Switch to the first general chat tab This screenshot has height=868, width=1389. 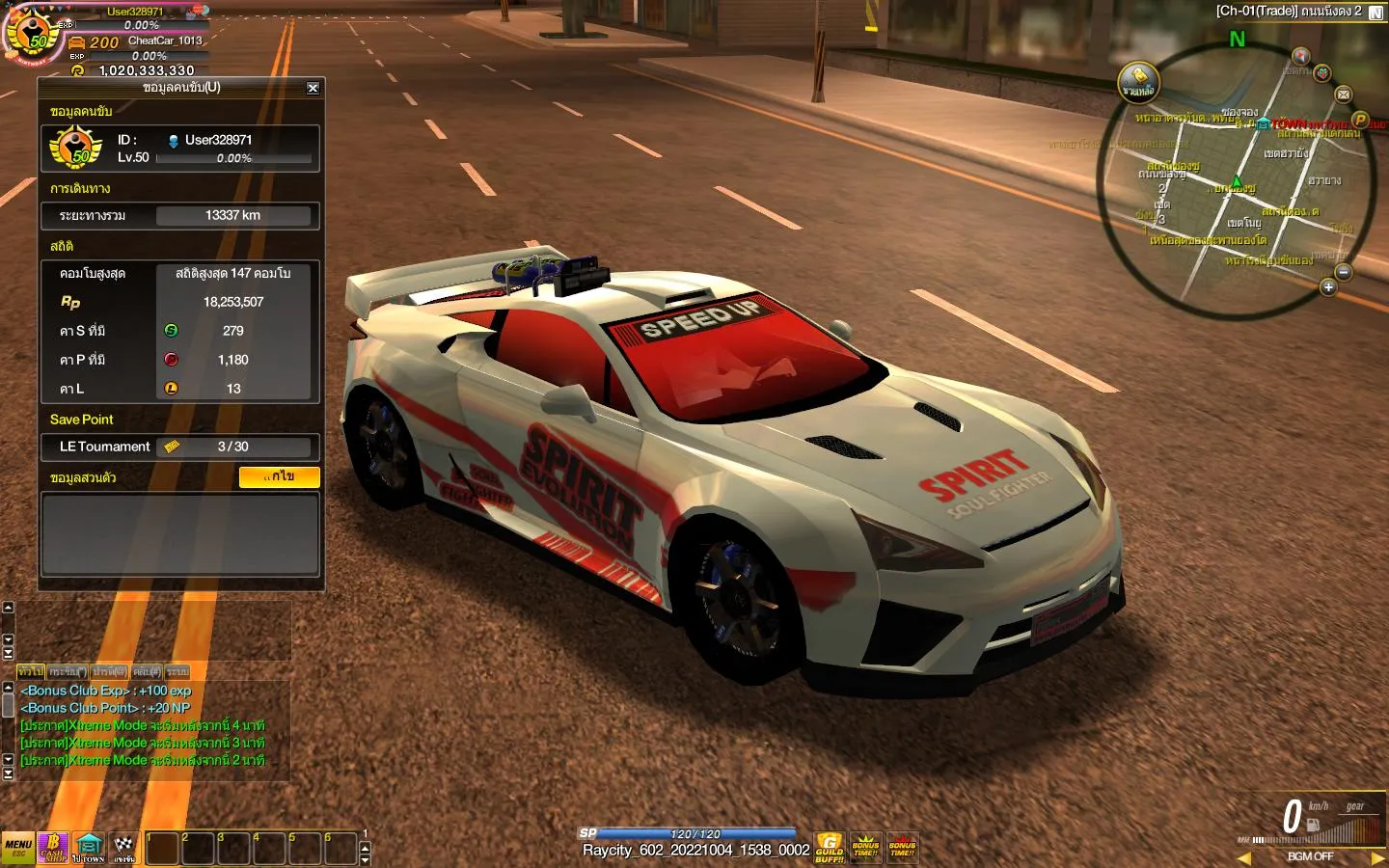[30, 671]
